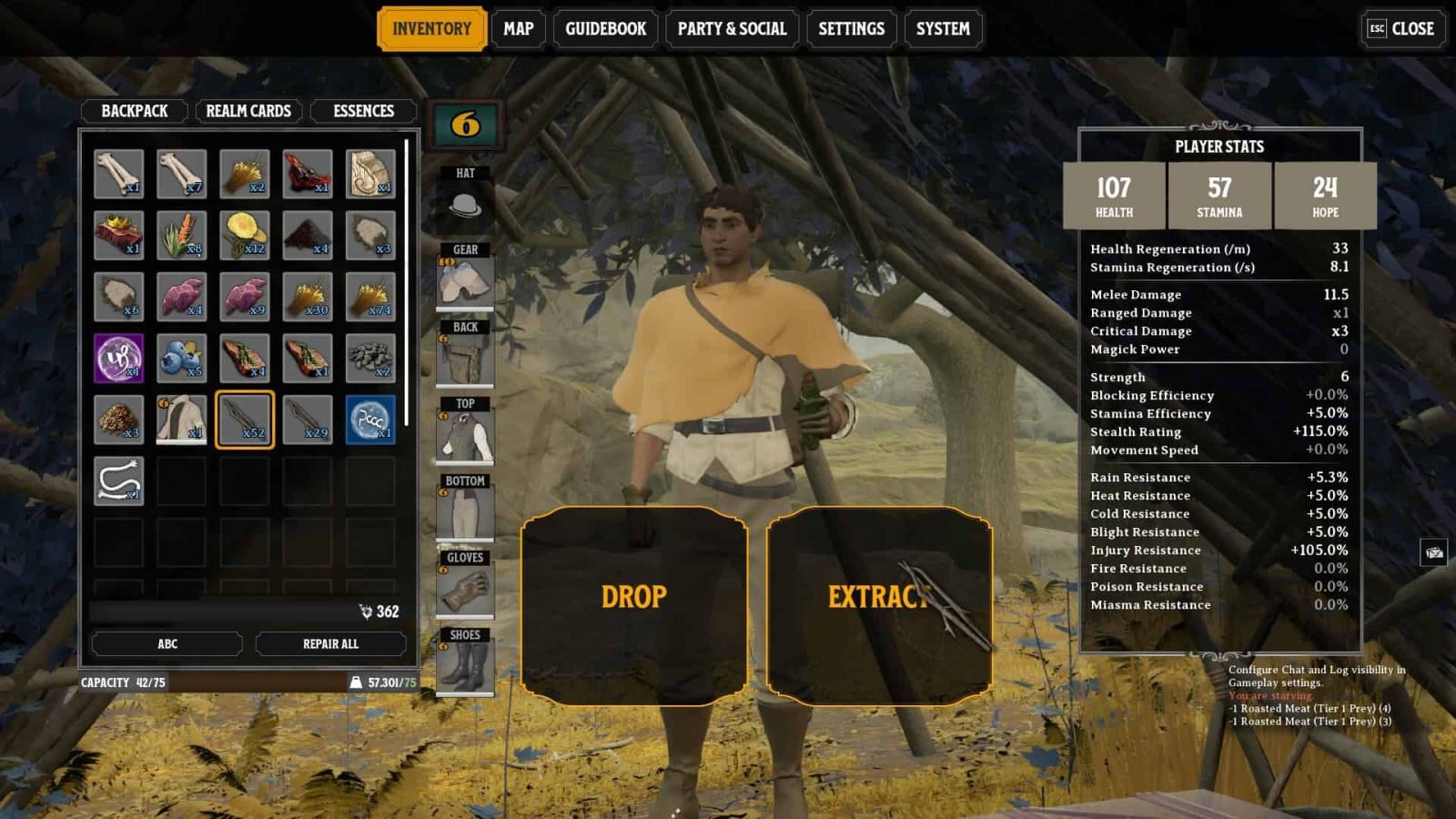Select the yellow flower item stack

(x=244, y=235)
